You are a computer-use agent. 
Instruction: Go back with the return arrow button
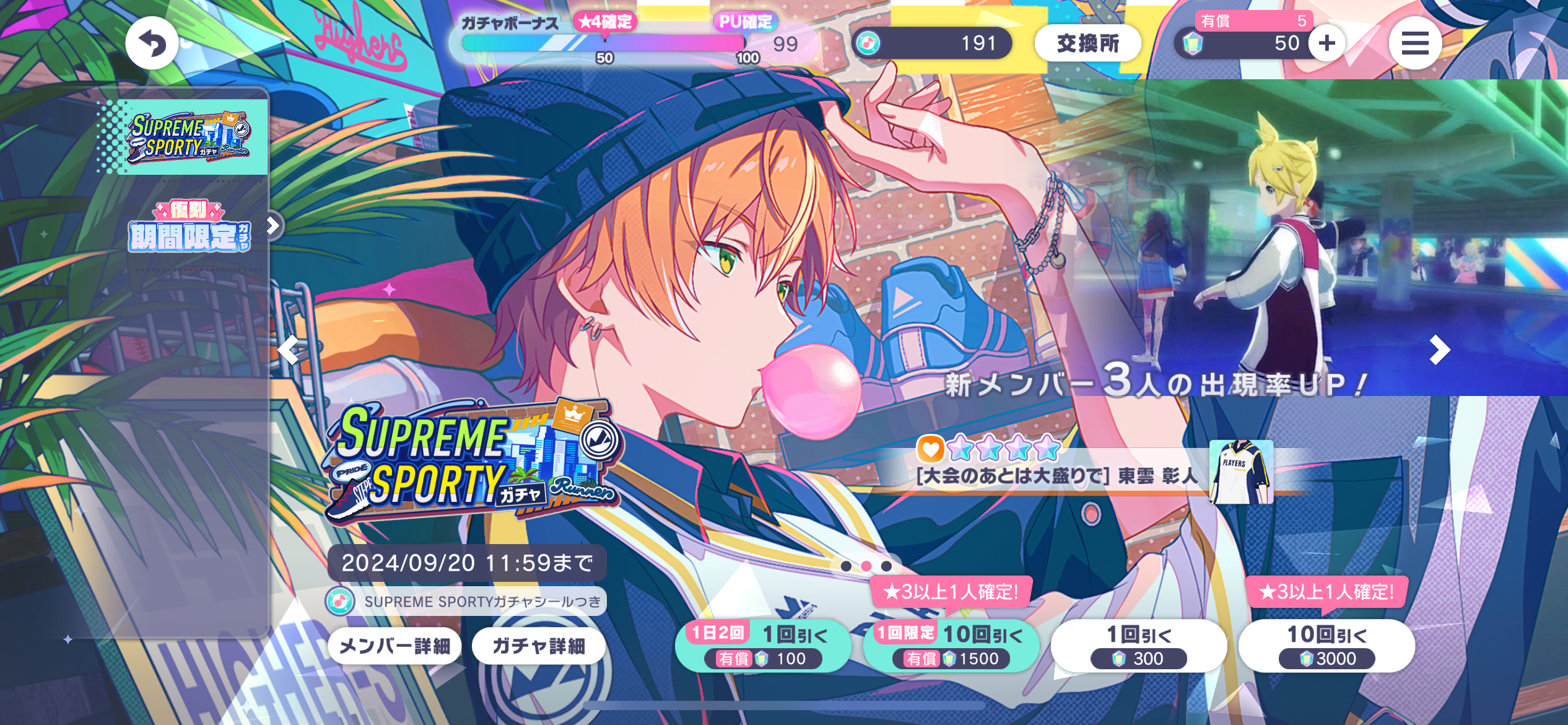152,43
